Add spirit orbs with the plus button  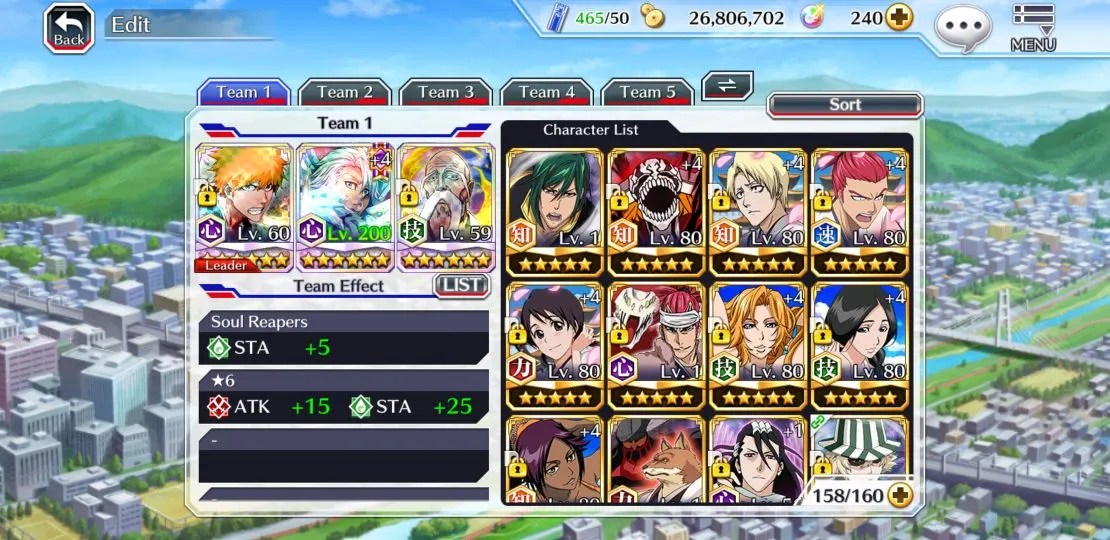[x=899, y=18]
